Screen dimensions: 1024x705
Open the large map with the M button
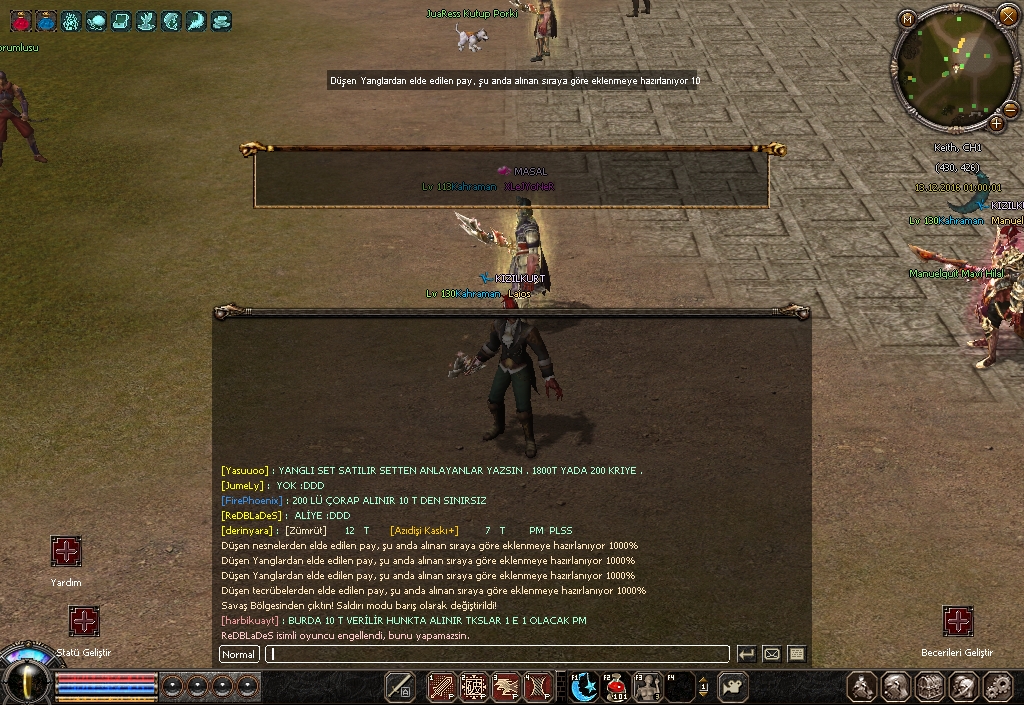coord(907,18)
